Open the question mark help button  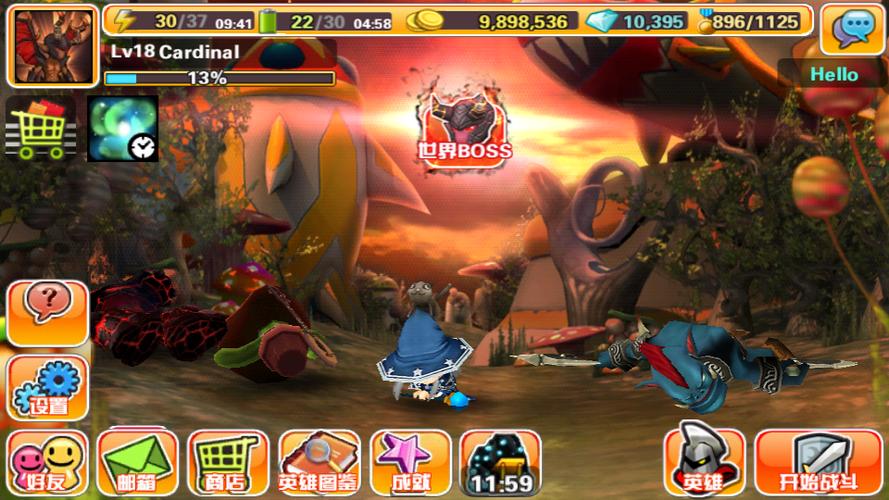pos(46,305)
